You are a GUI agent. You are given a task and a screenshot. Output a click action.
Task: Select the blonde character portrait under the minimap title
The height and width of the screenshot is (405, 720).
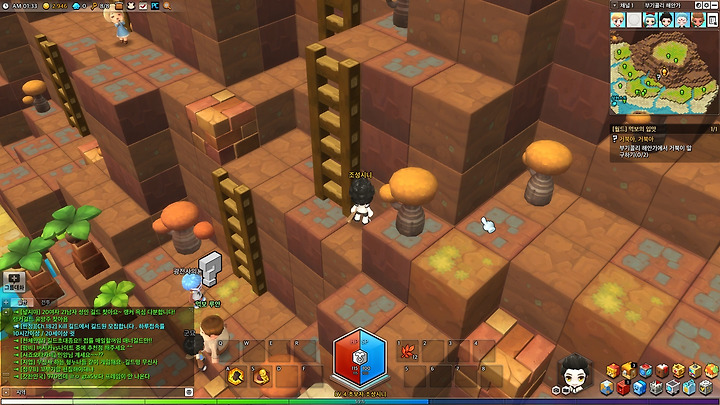pyautogui.click(x=619, y=19)
